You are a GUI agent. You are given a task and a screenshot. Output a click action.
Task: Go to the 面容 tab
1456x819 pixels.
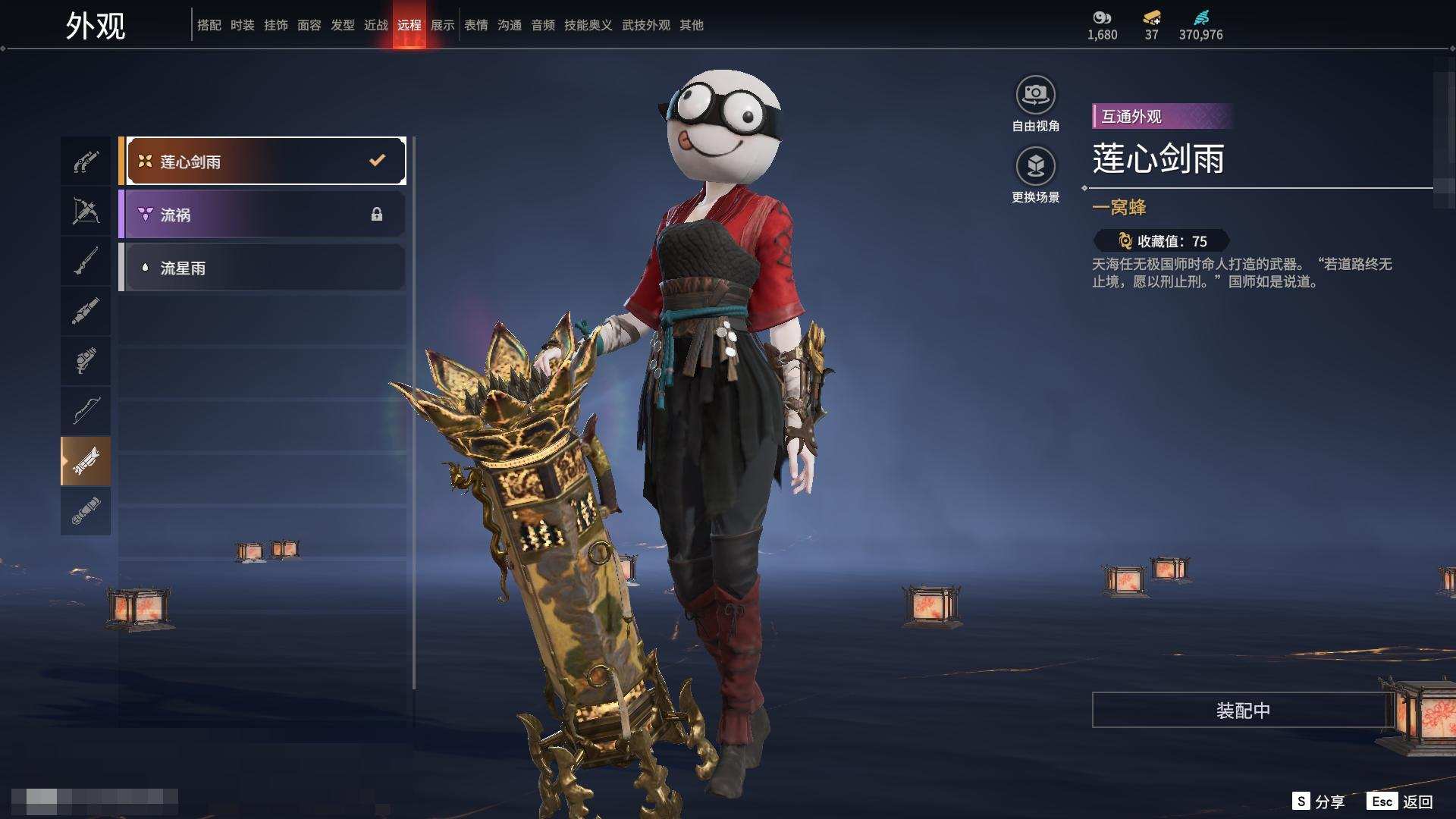click(309, 25)
